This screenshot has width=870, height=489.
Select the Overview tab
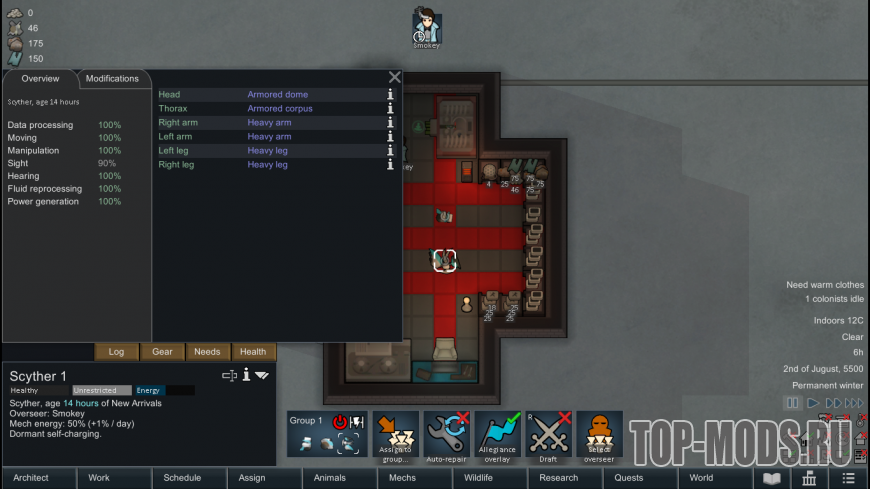[x=40, y=79]
